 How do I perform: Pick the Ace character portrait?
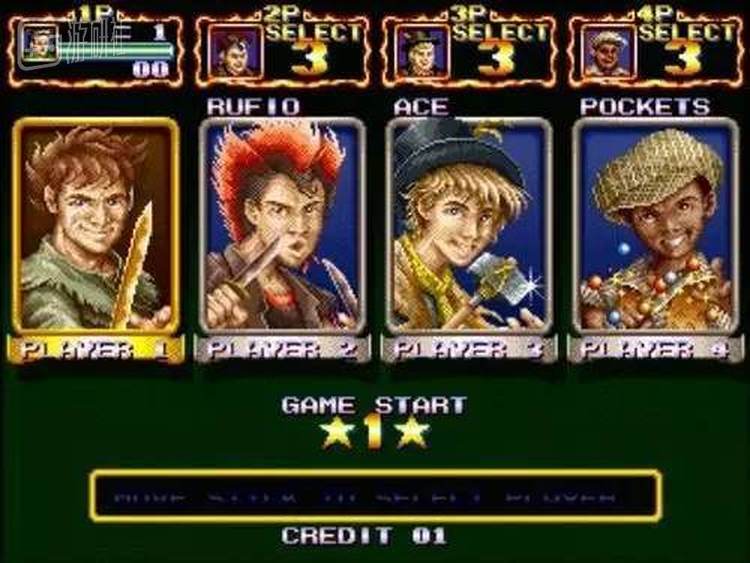click(x=469, y=226)
